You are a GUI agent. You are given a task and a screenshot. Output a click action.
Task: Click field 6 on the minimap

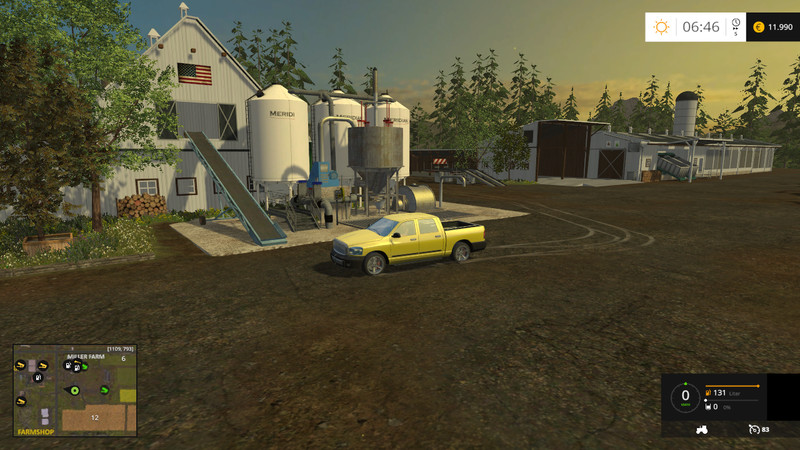point(123,358)
